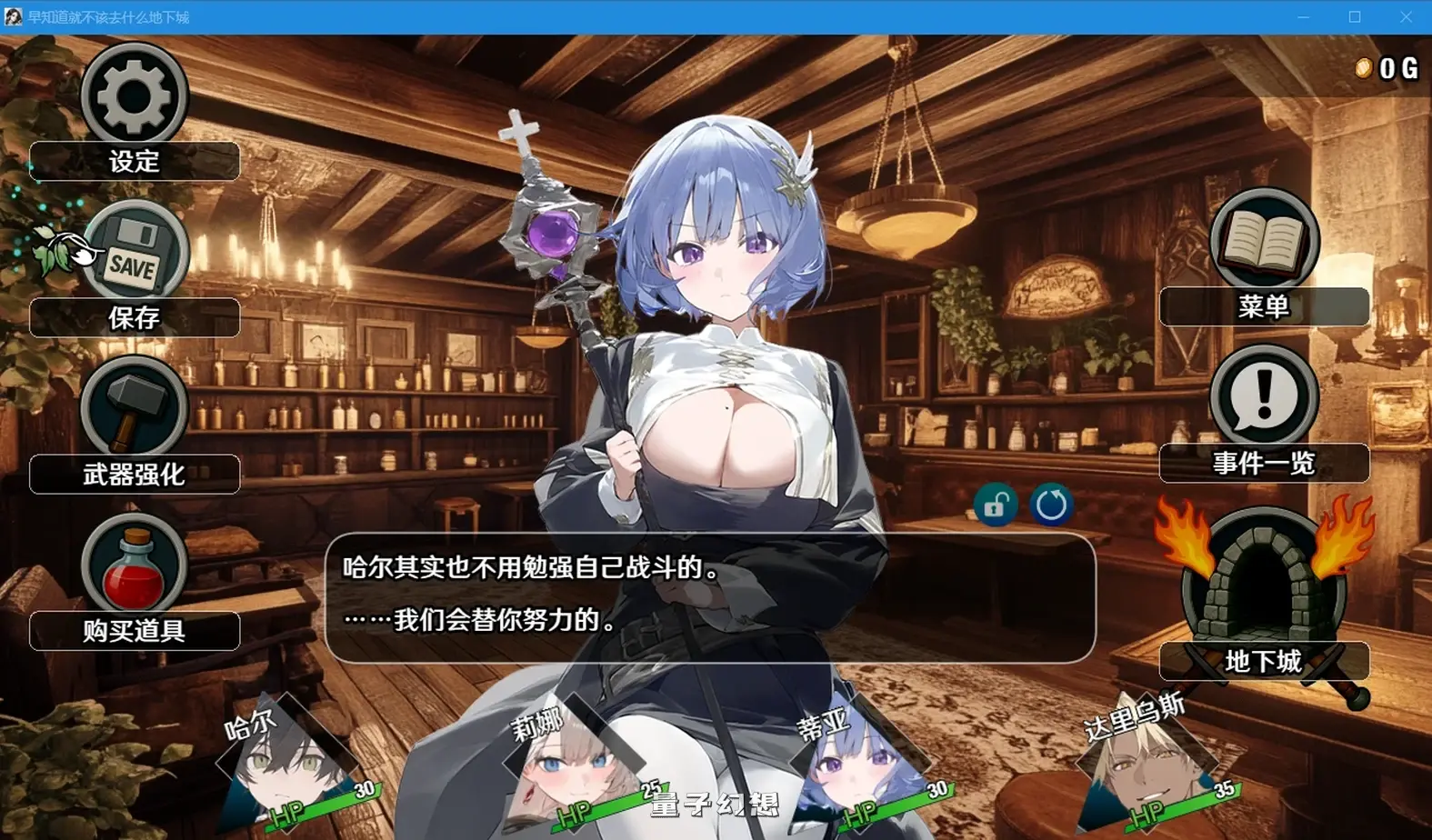Click the SAVE floppy disk icon
This screenshot has width=1432, height=840.
tap(134, 252)
